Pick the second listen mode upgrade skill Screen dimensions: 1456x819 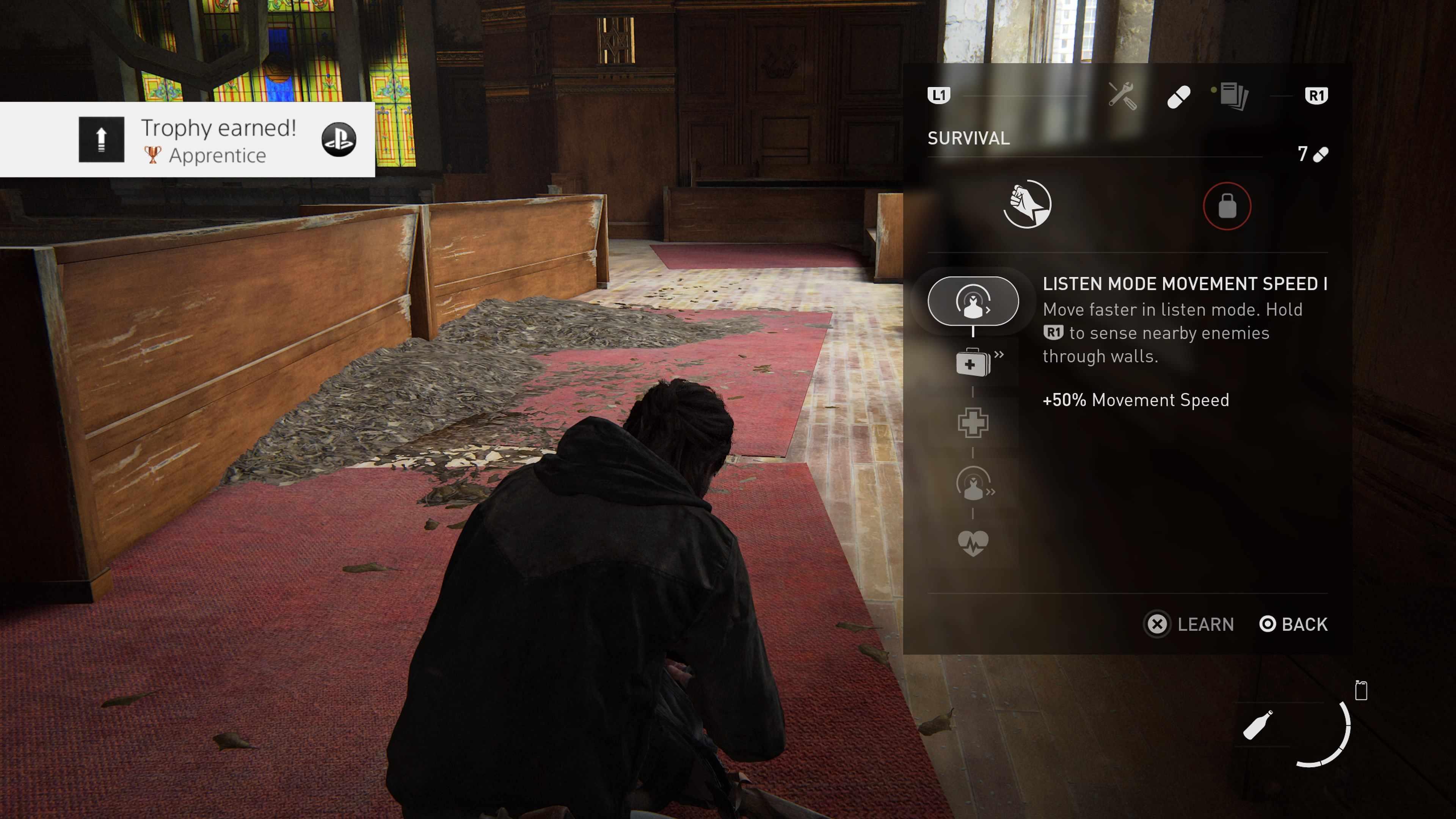973,484
